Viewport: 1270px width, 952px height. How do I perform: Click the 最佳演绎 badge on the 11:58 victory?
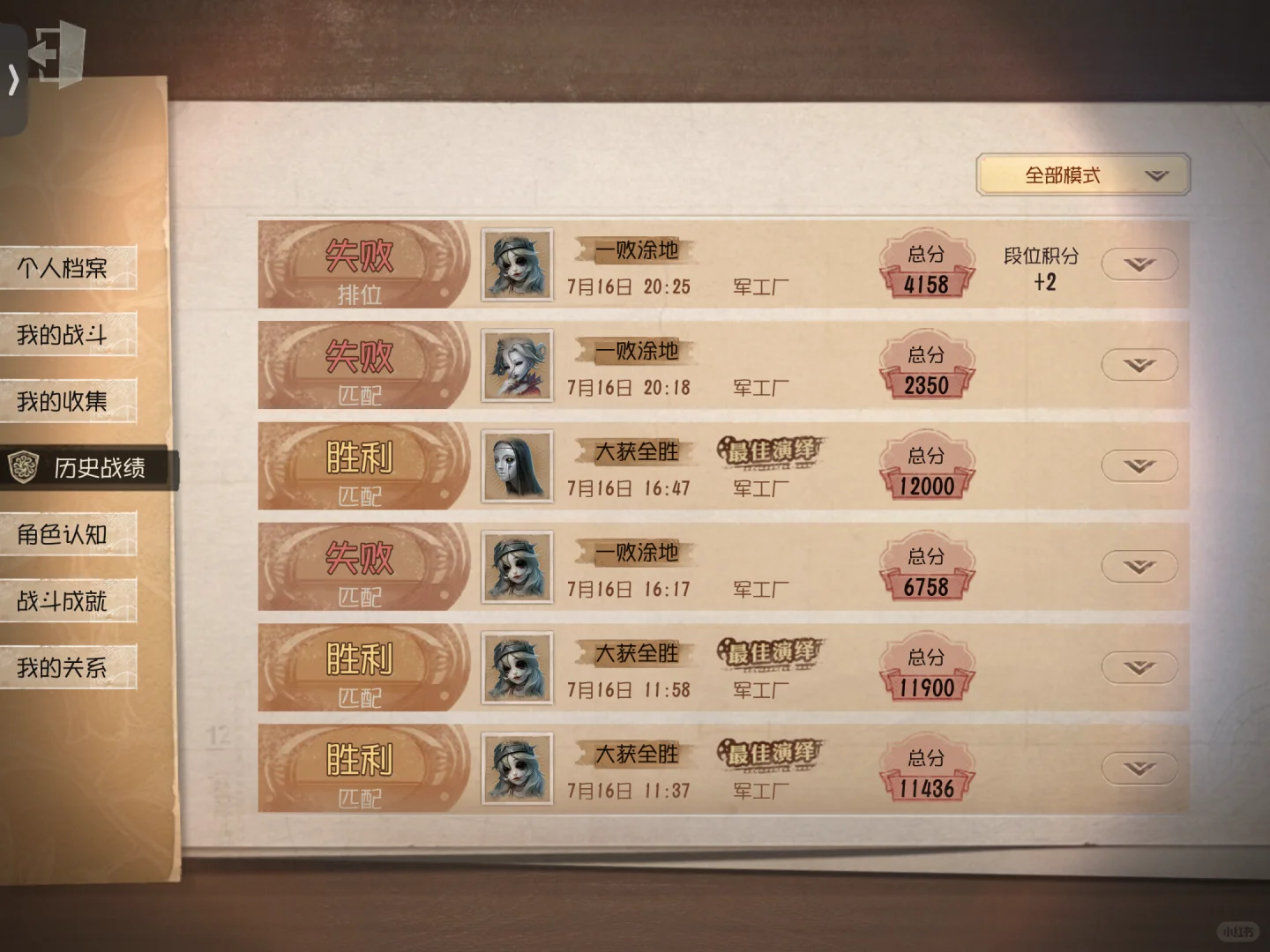coord(771,652)
